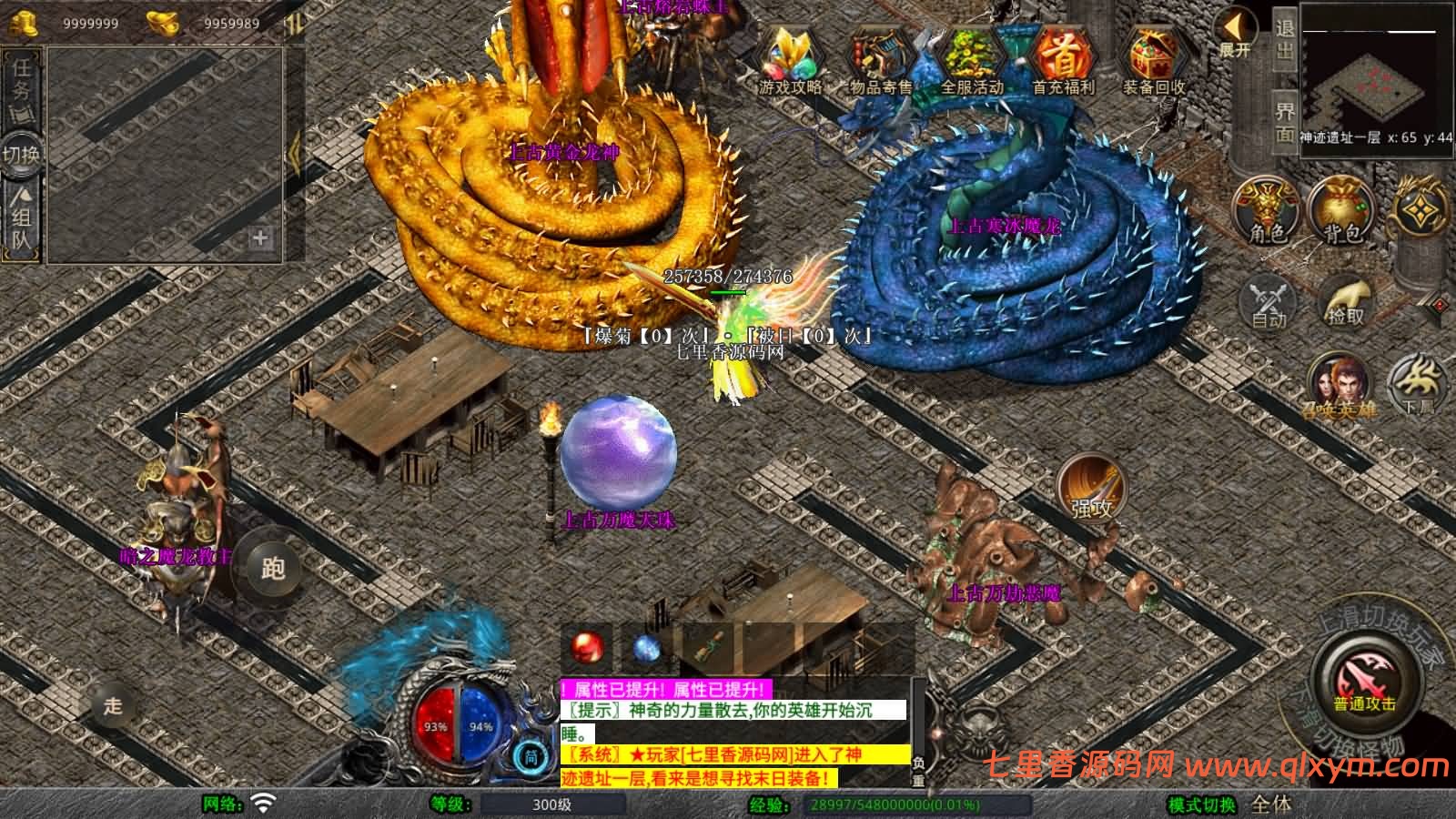Click the 展开 expand arrow

[x=1236, y=35]
